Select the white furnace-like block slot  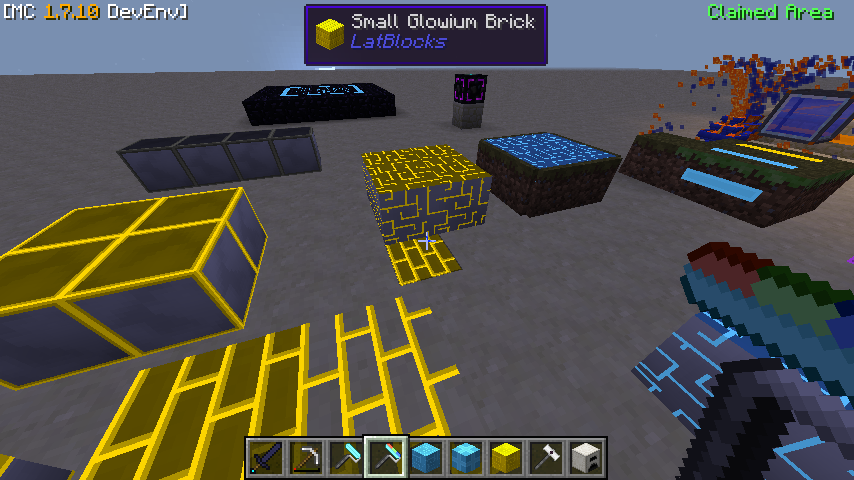(x=585, y=459)
